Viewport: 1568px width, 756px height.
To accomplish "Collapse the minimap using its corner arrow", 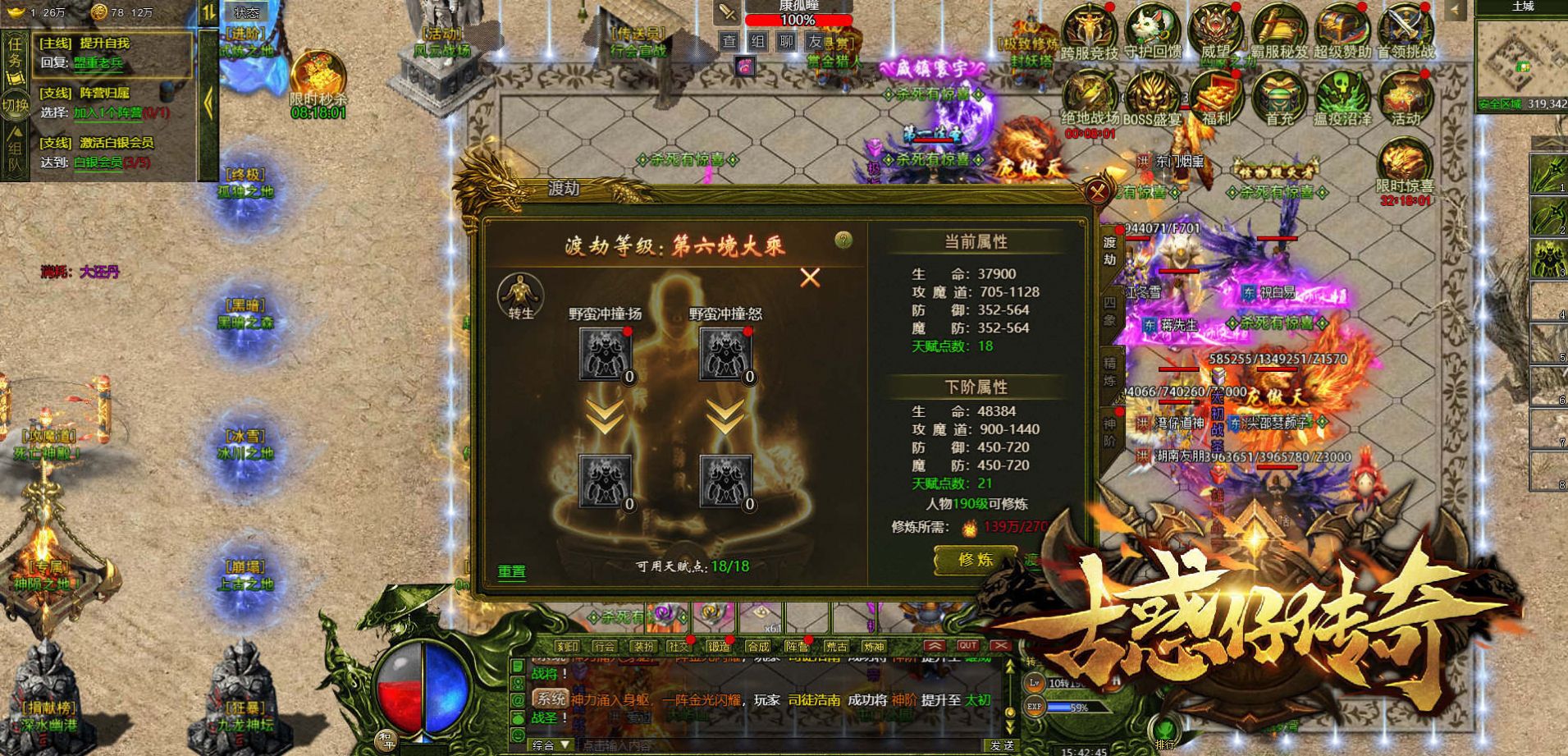I will 1455,8.
